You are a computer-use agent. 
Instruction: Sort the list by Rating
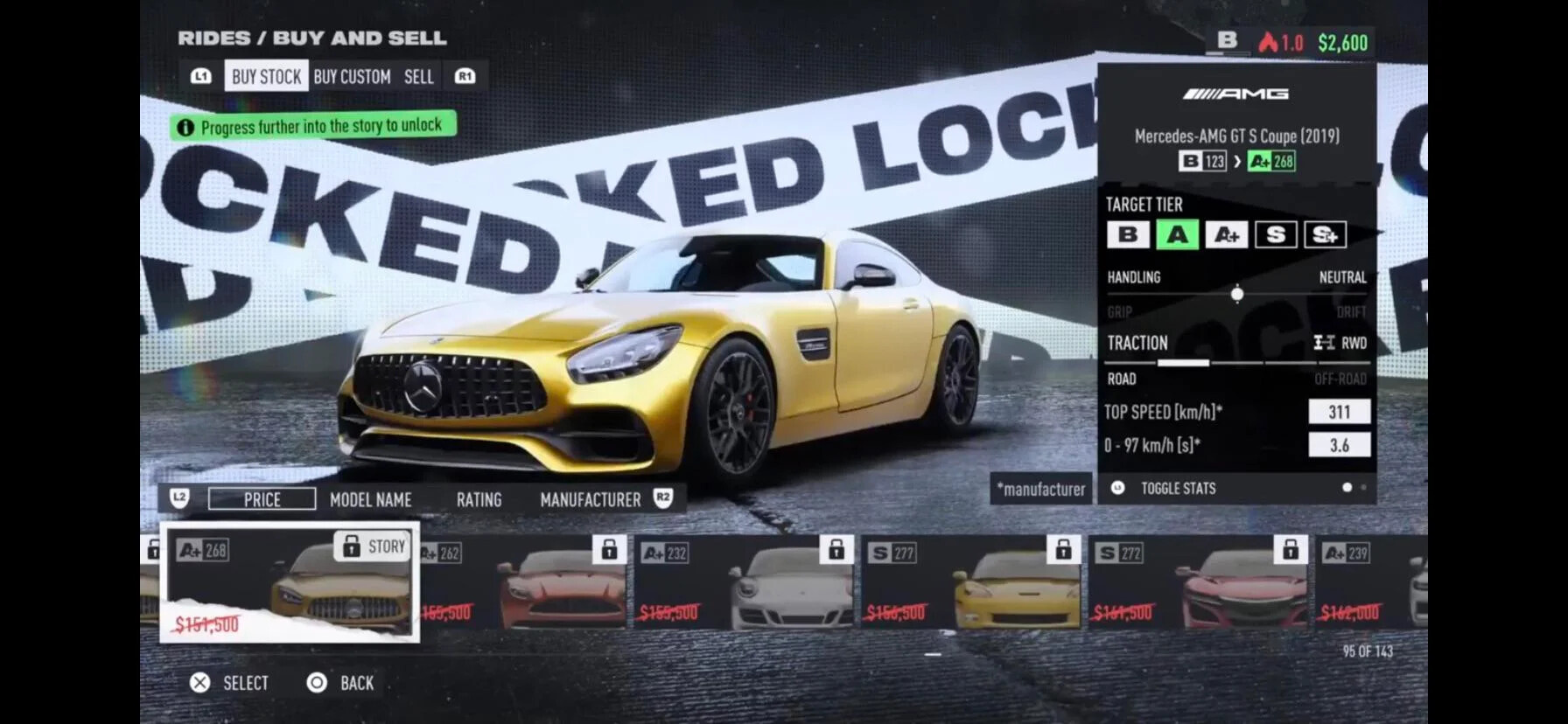point(479,500)
